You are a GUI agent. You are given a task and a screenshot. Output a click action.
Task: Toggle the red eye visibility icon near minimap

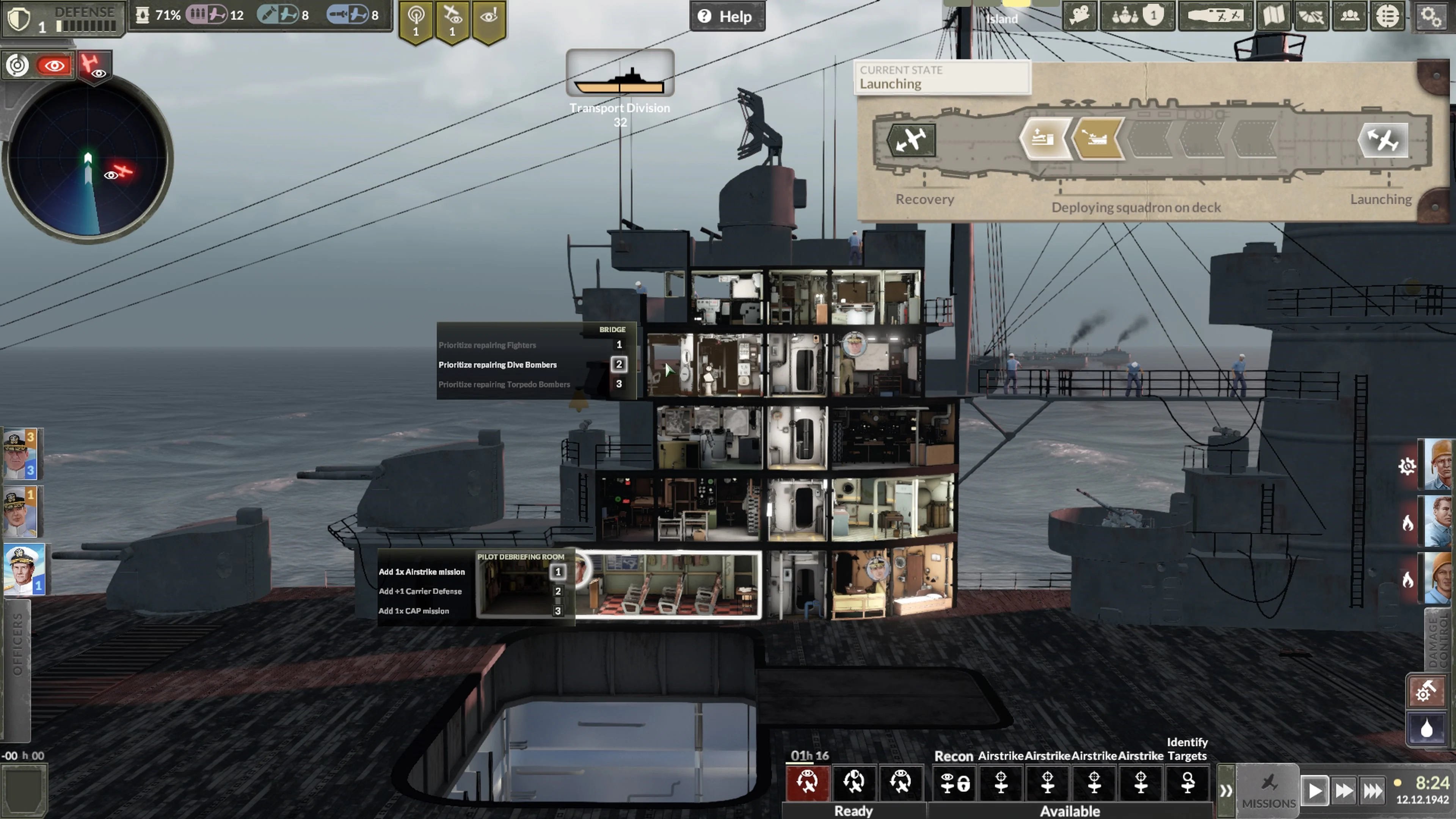click(54, 66)
